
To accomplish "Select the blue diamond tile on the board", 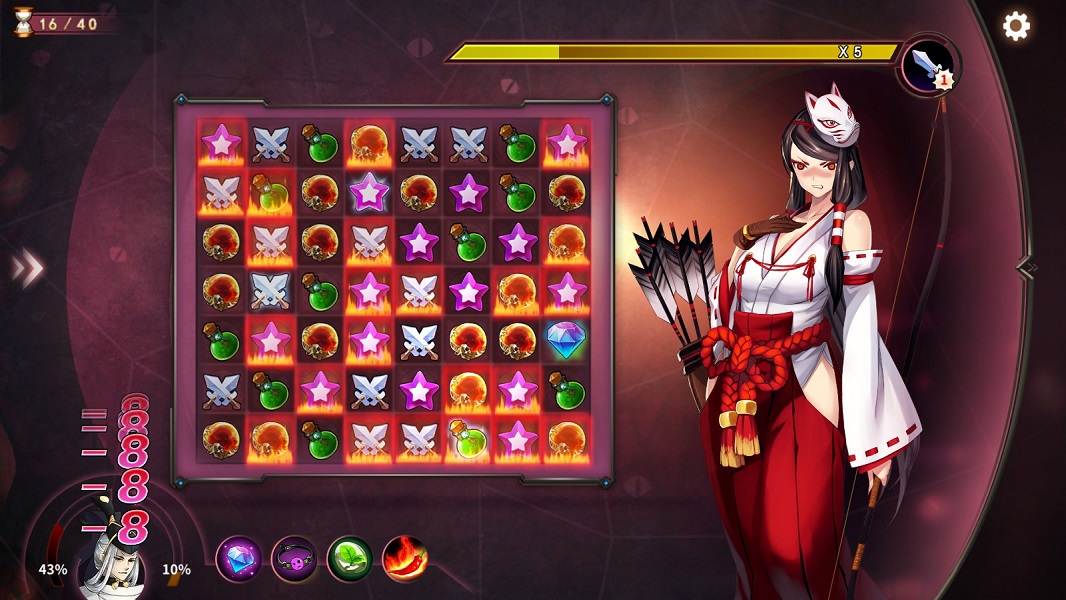I will pos(566,340).
